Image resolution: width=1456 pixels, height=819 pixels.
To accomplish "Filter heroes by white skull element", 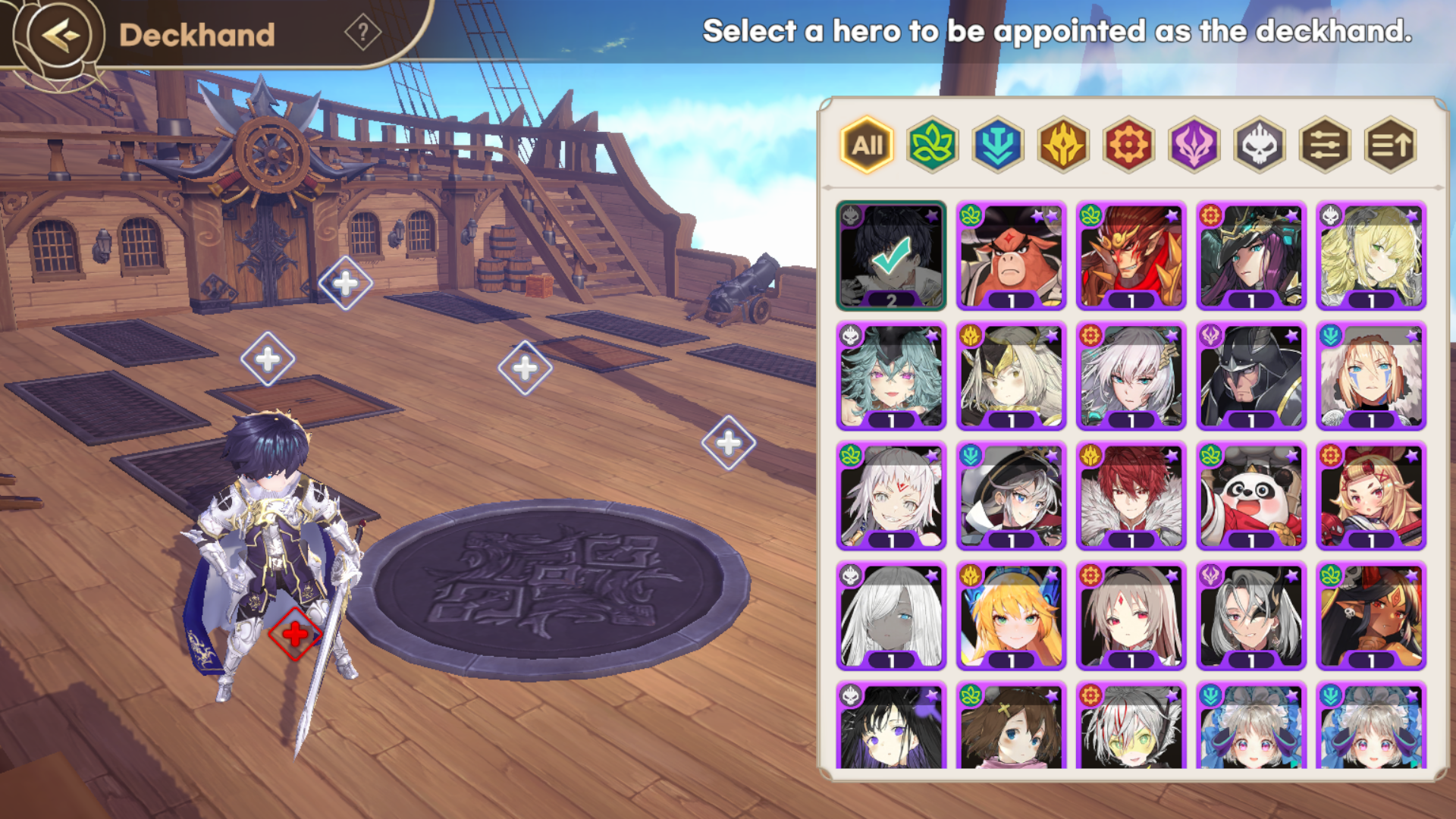I will [x=1259, y=145].
